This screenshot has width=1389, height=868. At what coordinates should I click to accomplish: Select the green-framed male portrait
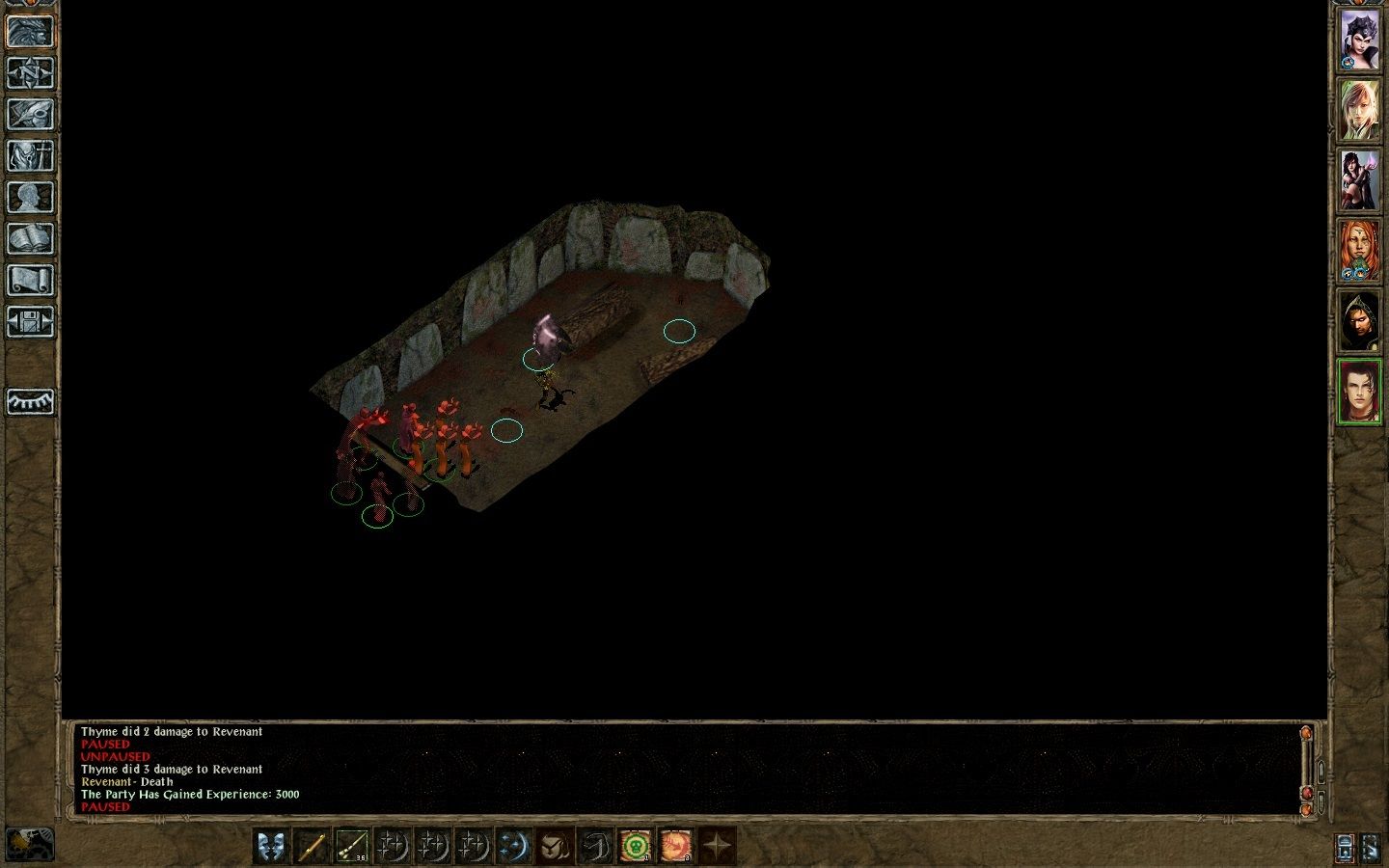1359,391
